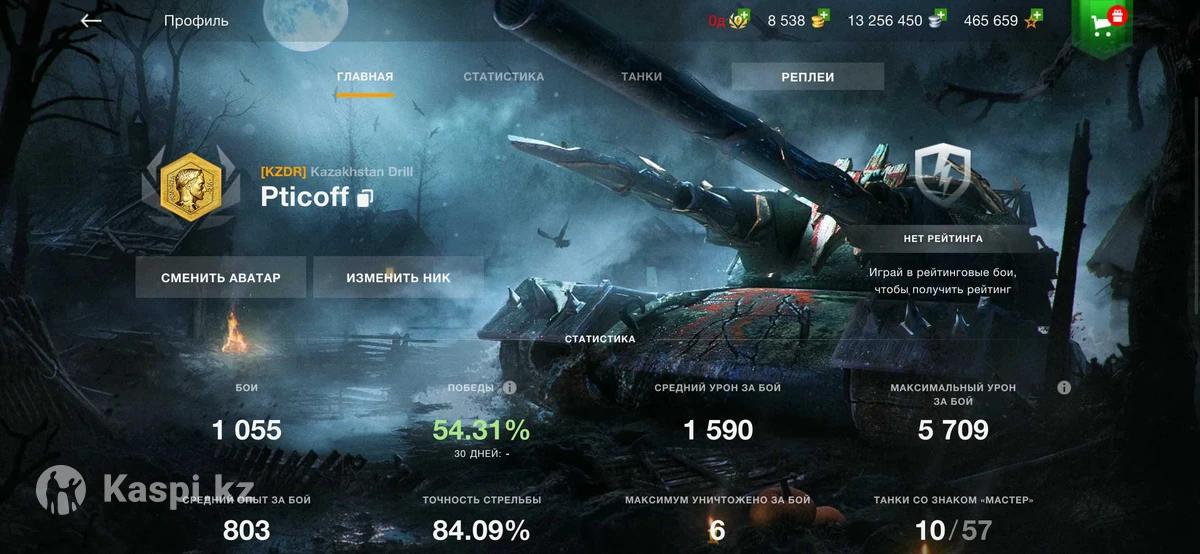Convert free experience at the 465 659 counter
Viewport: 1200px width, 554px height.
[1003, 20]
